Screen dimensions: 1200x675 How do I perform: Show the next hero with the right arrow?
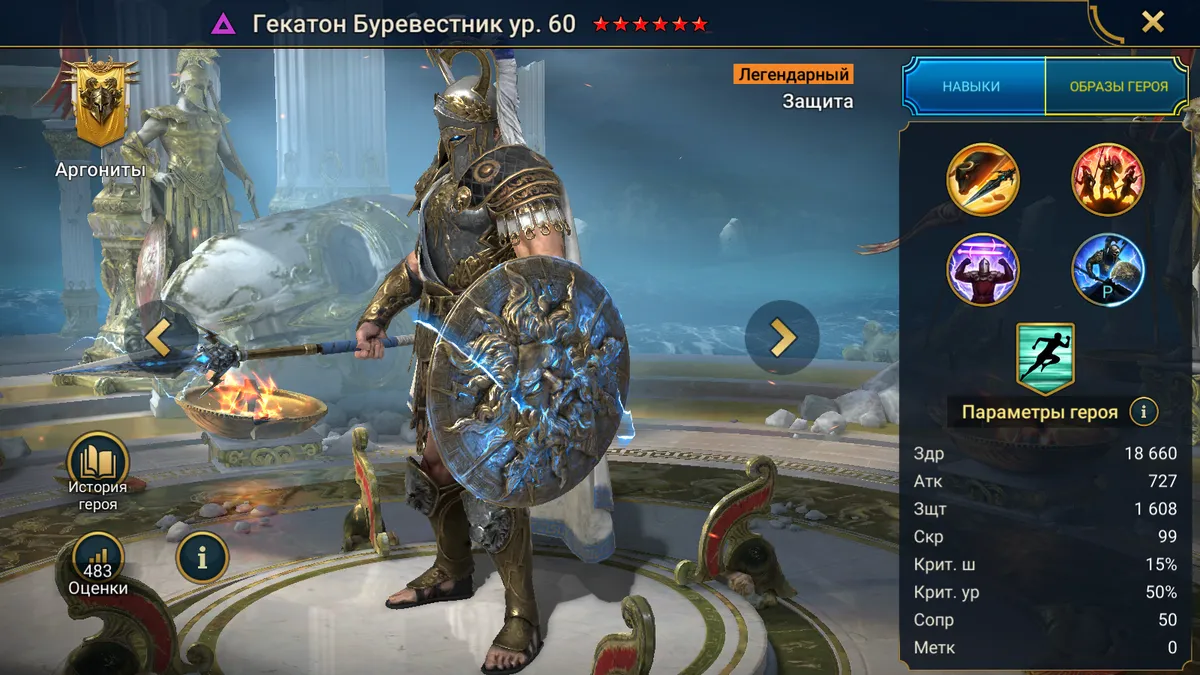(781, 338)
